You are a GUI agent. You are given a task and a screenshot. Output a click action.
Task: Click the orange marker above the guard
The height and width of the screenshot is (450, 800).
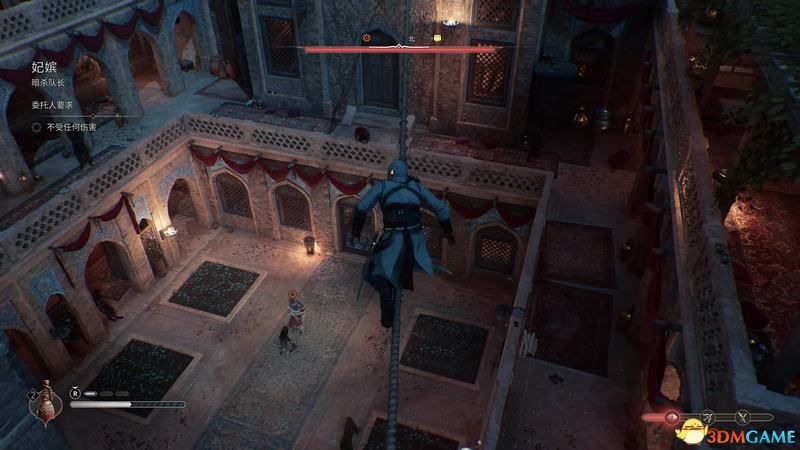(x=291, y=294)
